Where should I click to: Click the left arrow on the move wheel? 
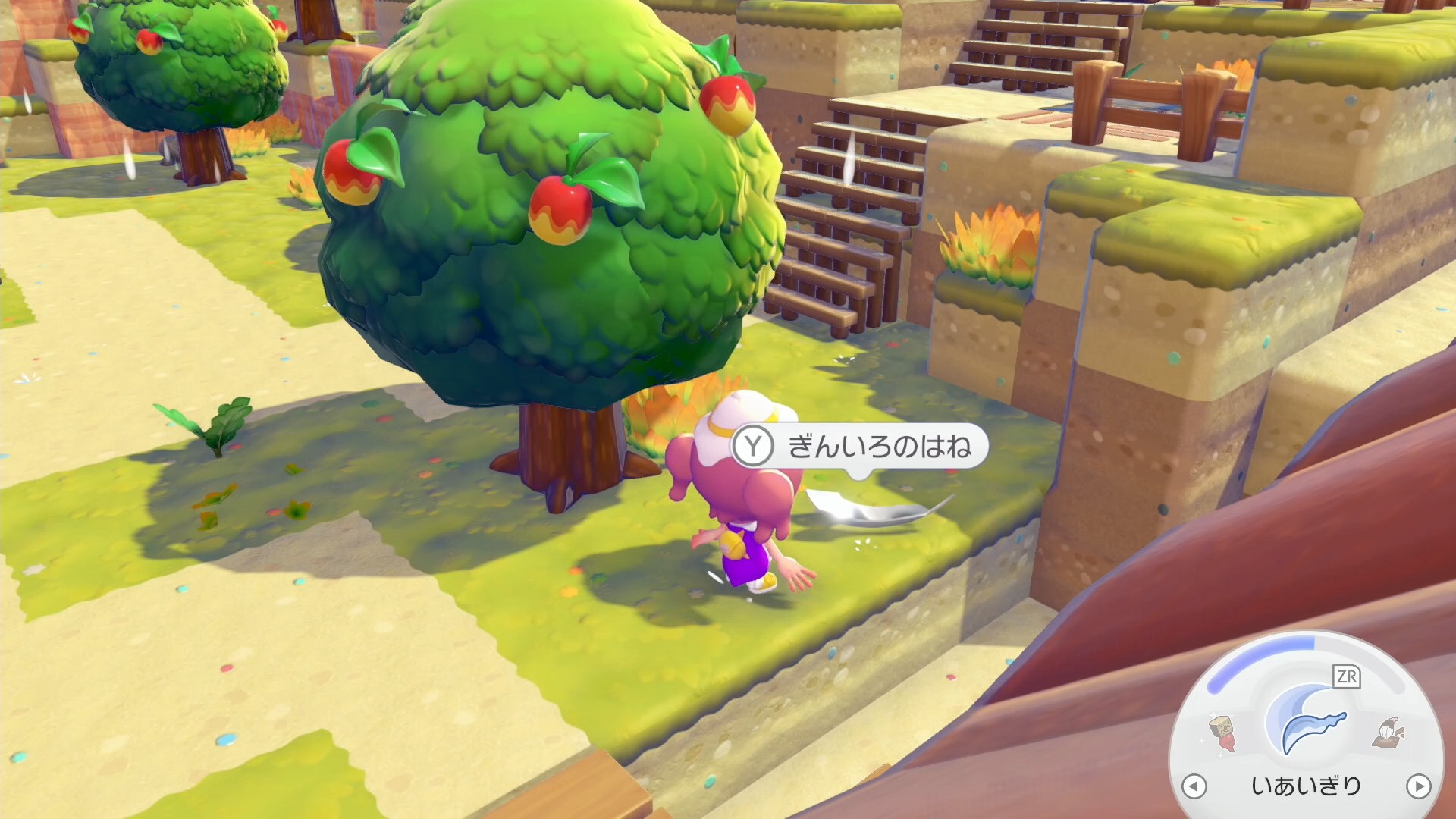[1194, 786]
